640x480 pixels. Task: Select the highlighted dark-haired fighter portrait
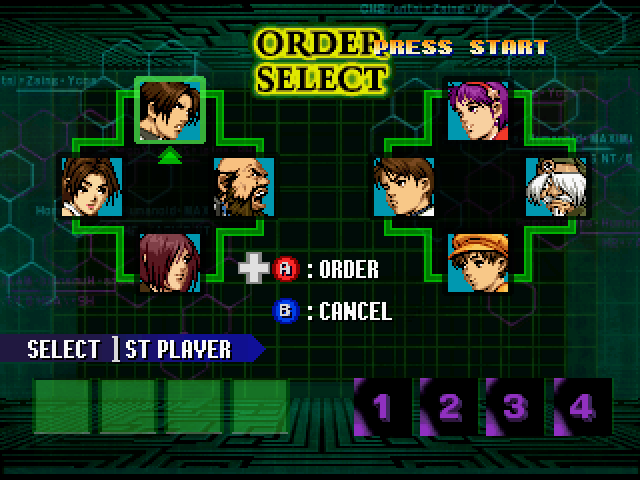[x=170, y=109]
